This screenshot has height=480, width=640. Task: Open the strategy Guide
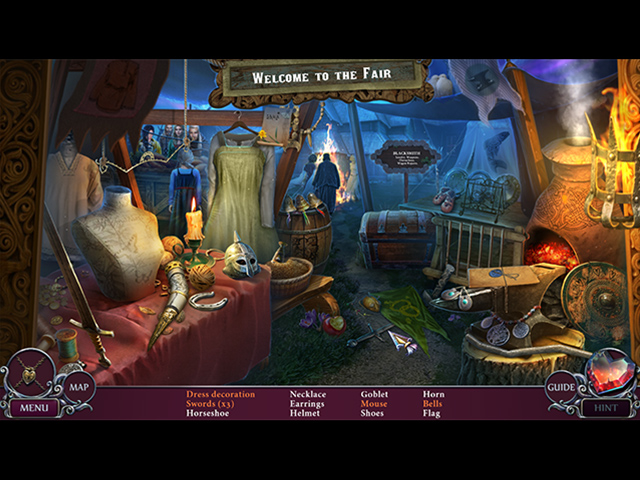(x=560, y=387)
